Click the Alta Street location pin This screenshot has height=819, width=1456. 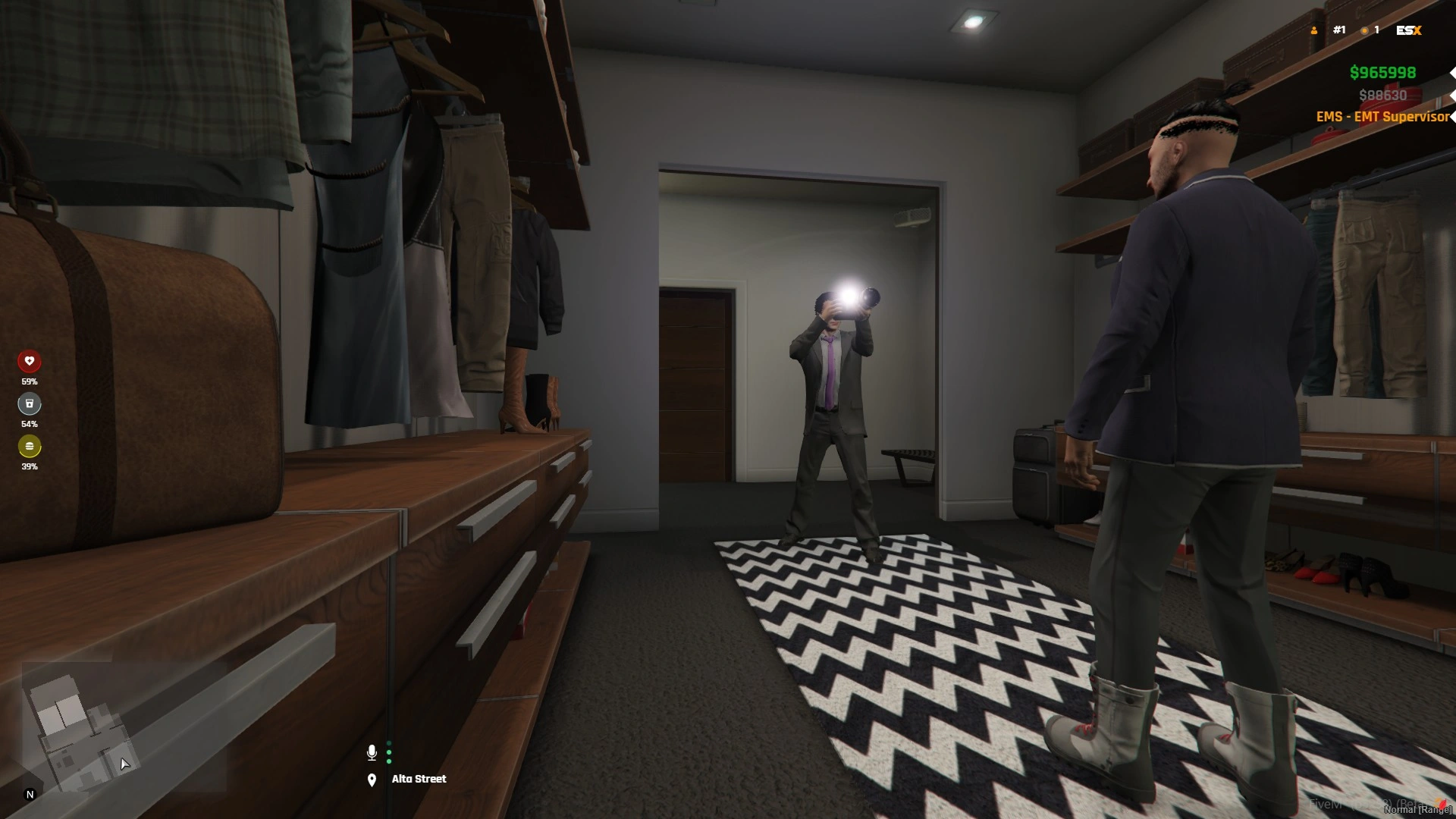[372, 780]
